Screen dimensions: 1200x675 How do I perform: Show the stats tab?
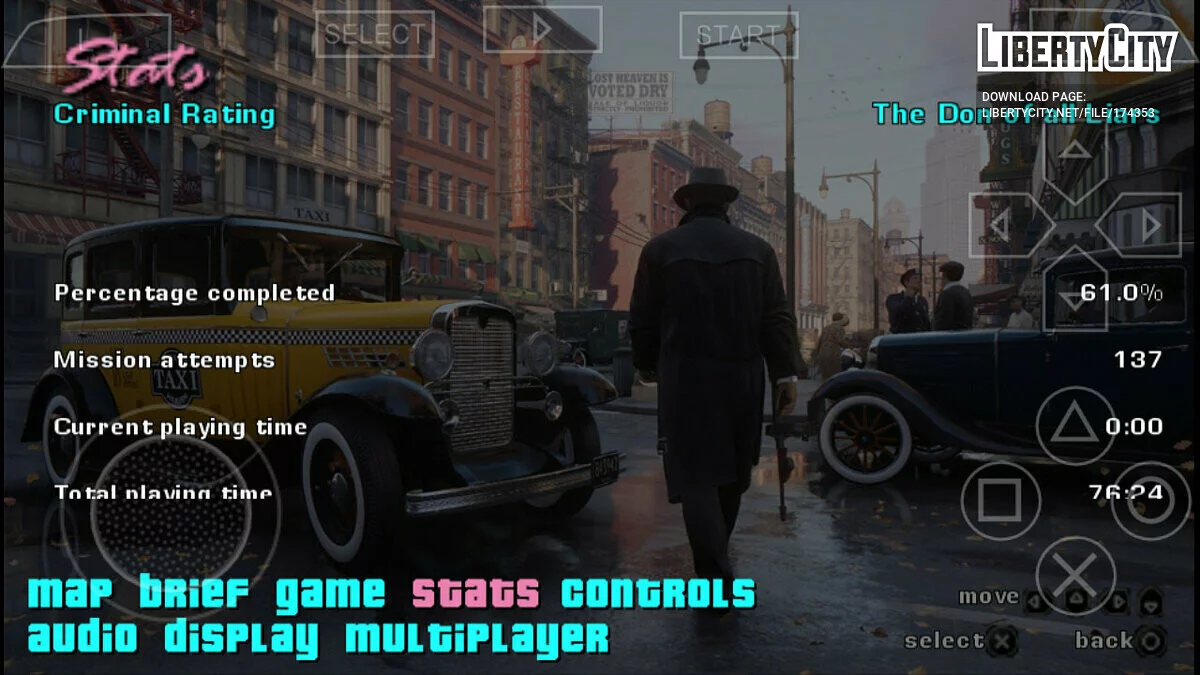tap(475, 594)
